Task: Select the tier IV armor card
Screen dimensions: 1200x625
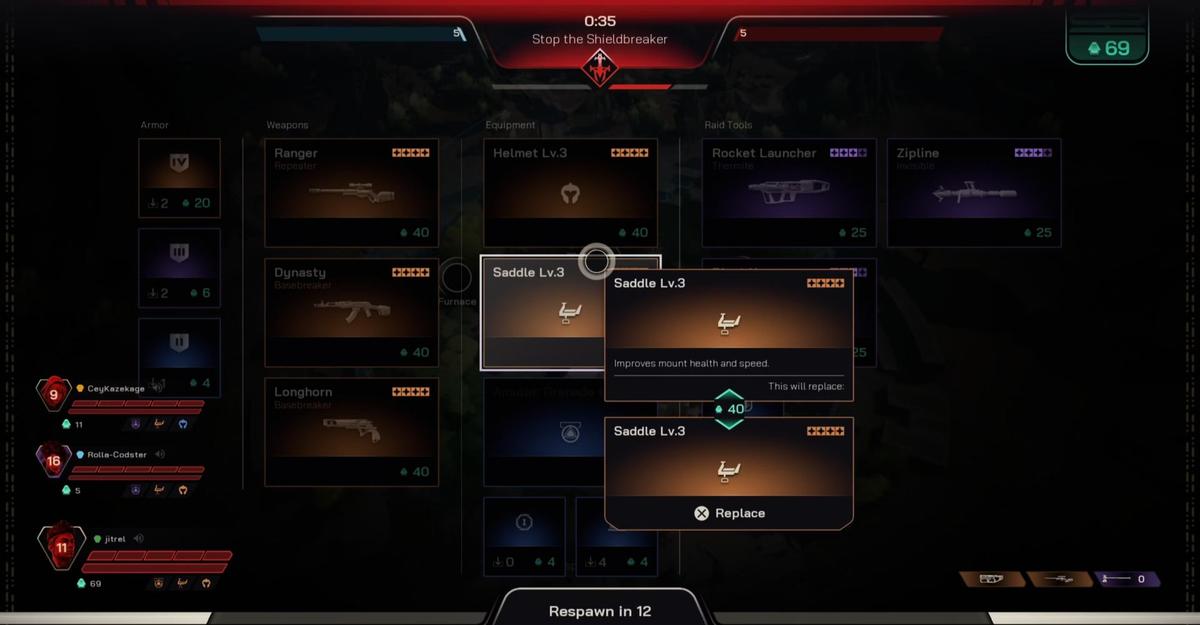Action: pos(179,178)
